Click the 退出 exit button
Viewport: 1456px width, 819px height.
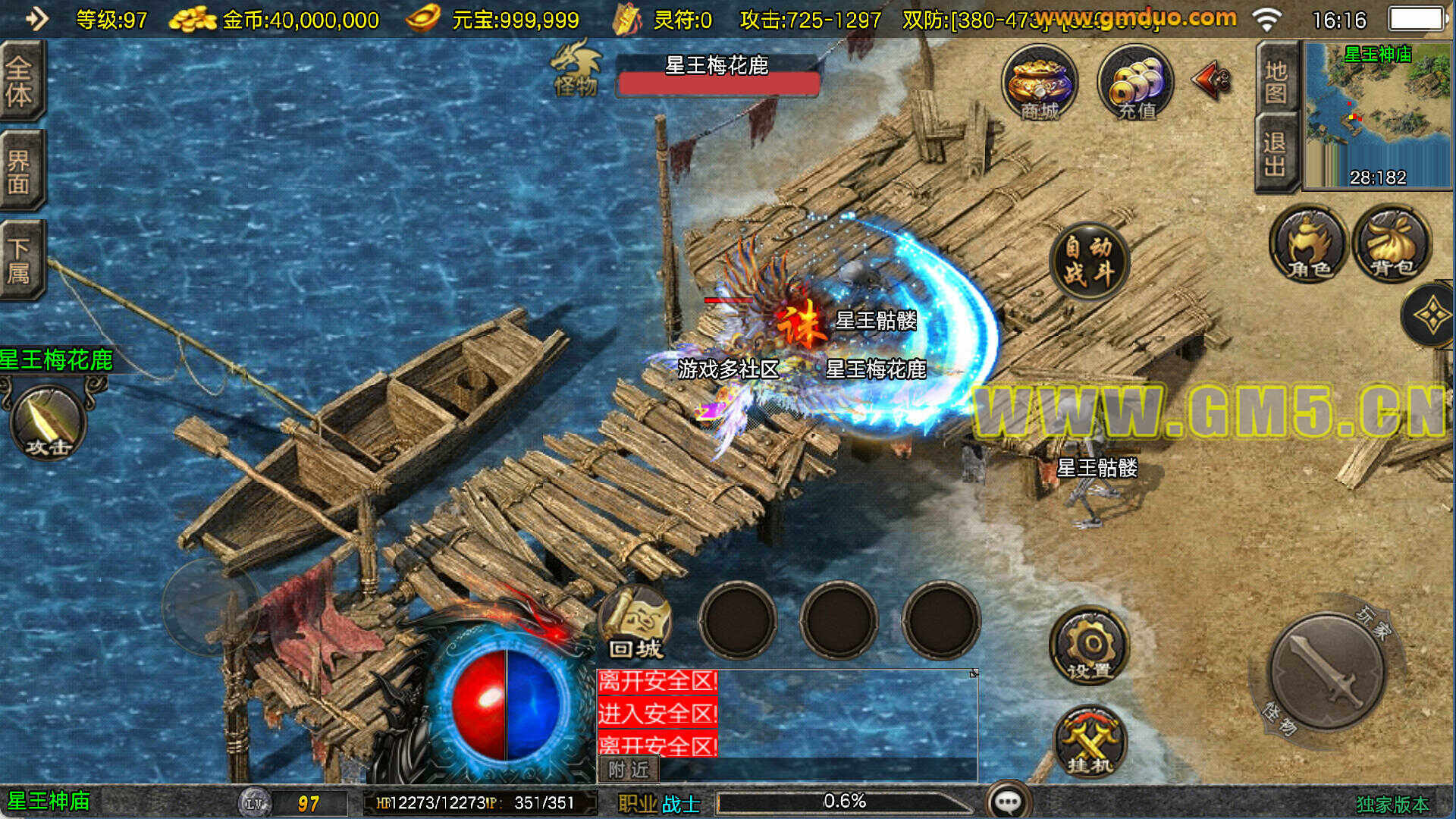(x=1276, y=154)
